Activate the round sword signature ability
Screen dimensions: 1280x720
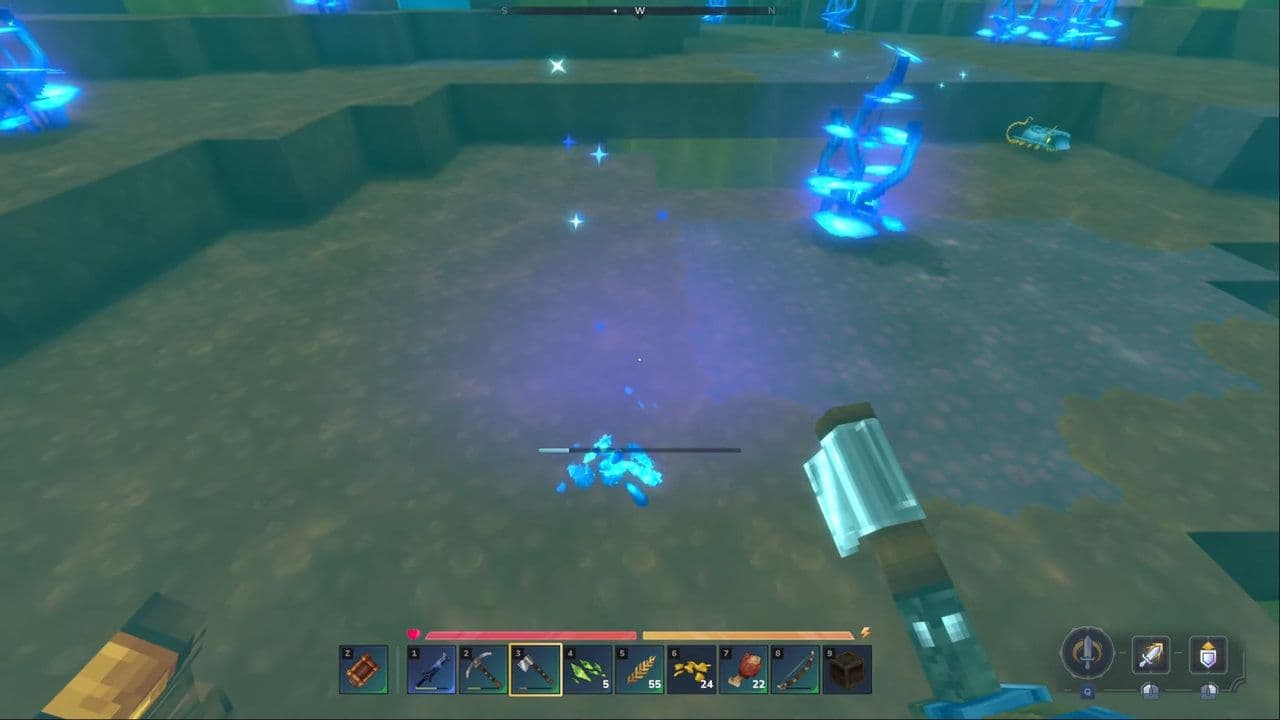coord(1087,654)
